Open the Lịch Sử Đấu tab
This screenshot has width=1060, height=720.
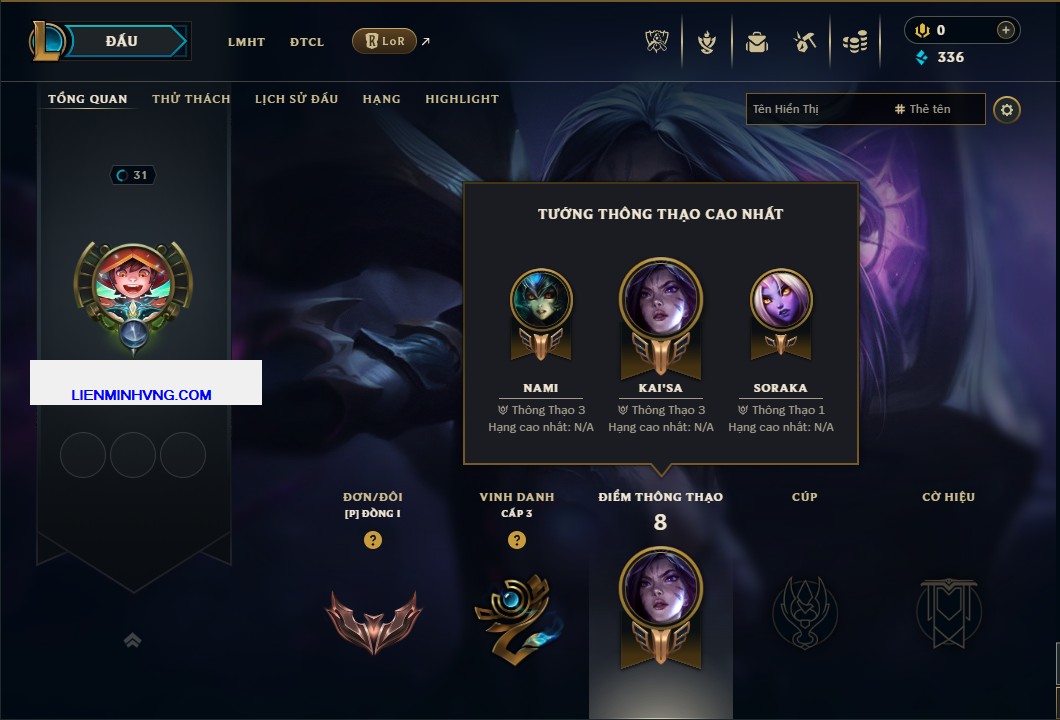click(x=296, y=99)
